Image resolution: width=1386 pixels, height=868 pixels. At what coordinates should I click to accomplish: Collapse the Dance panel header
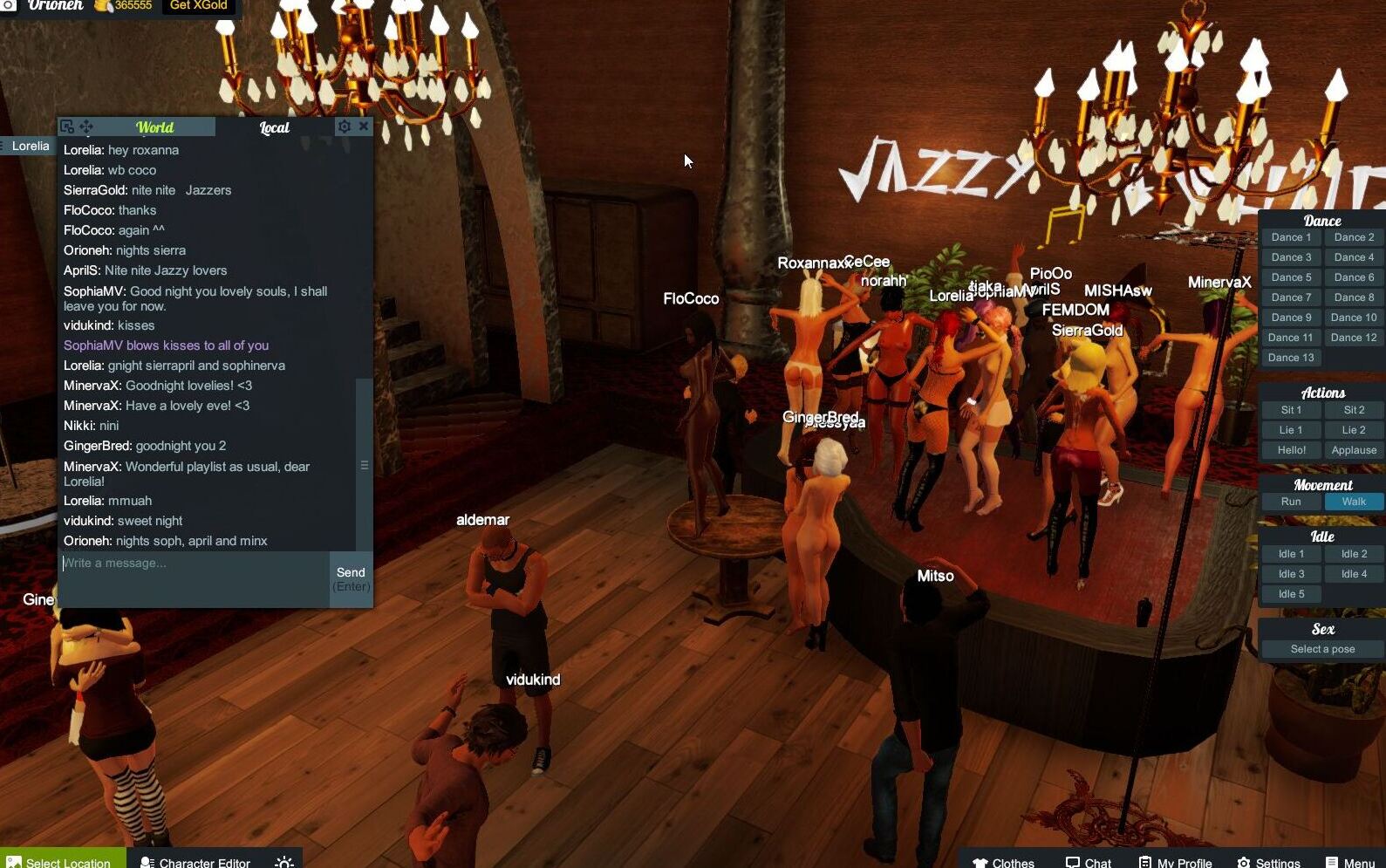(1321, 220)
